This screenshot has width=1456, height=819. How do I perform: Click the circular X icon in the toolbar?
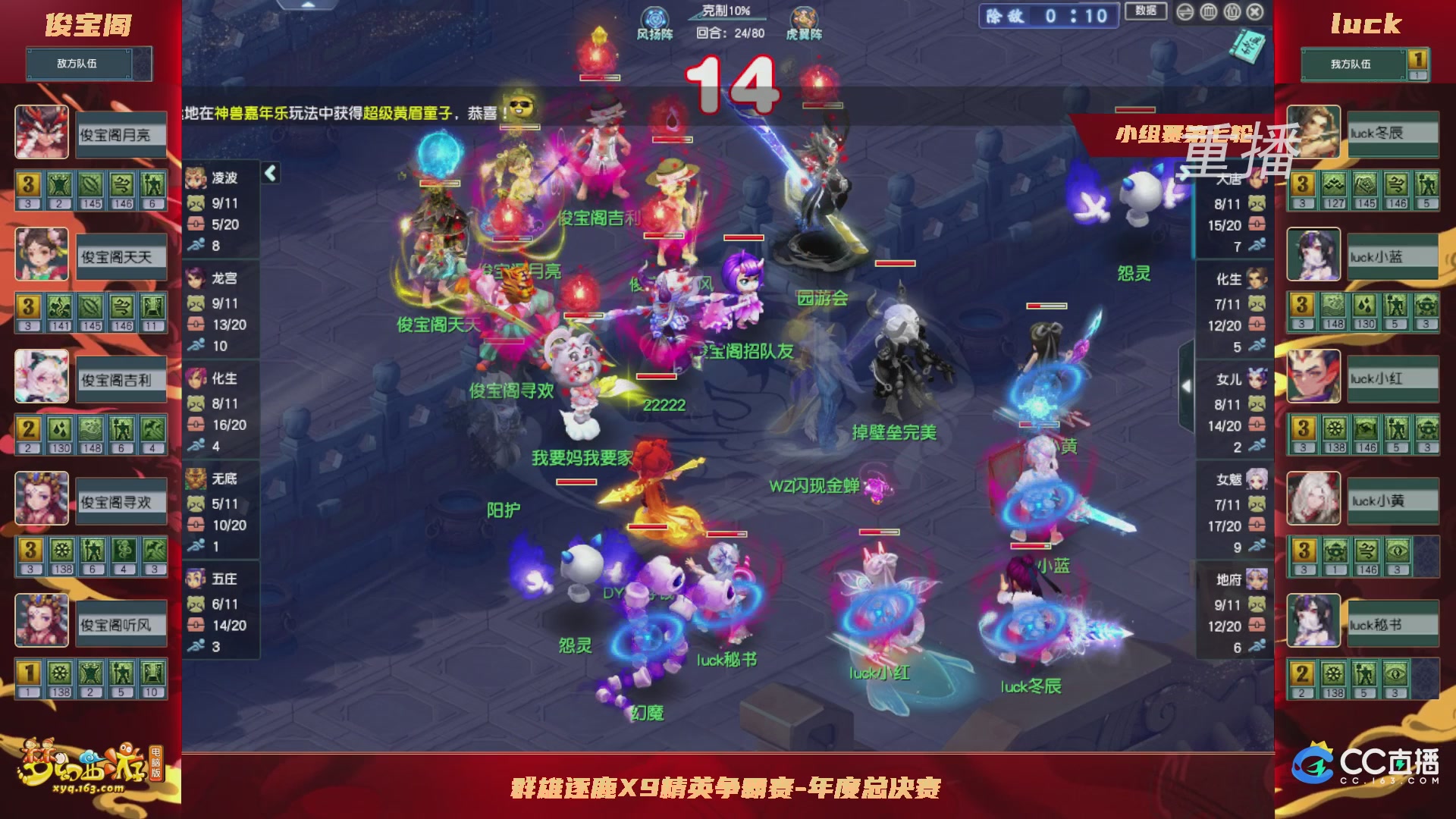pyautogui.click(x=1255, y=12)
